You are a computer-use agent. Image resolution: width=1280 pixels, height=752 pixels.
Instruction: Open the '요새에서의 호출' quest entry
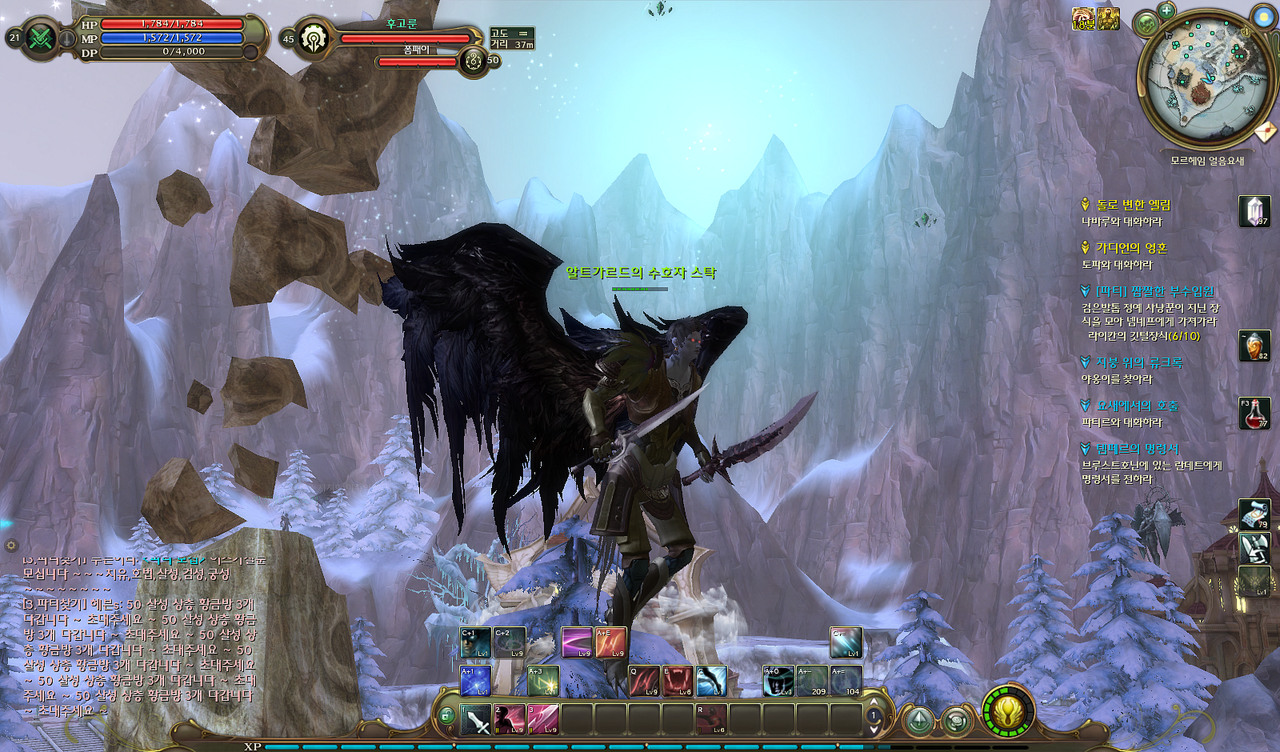(x=1136, y=405)
